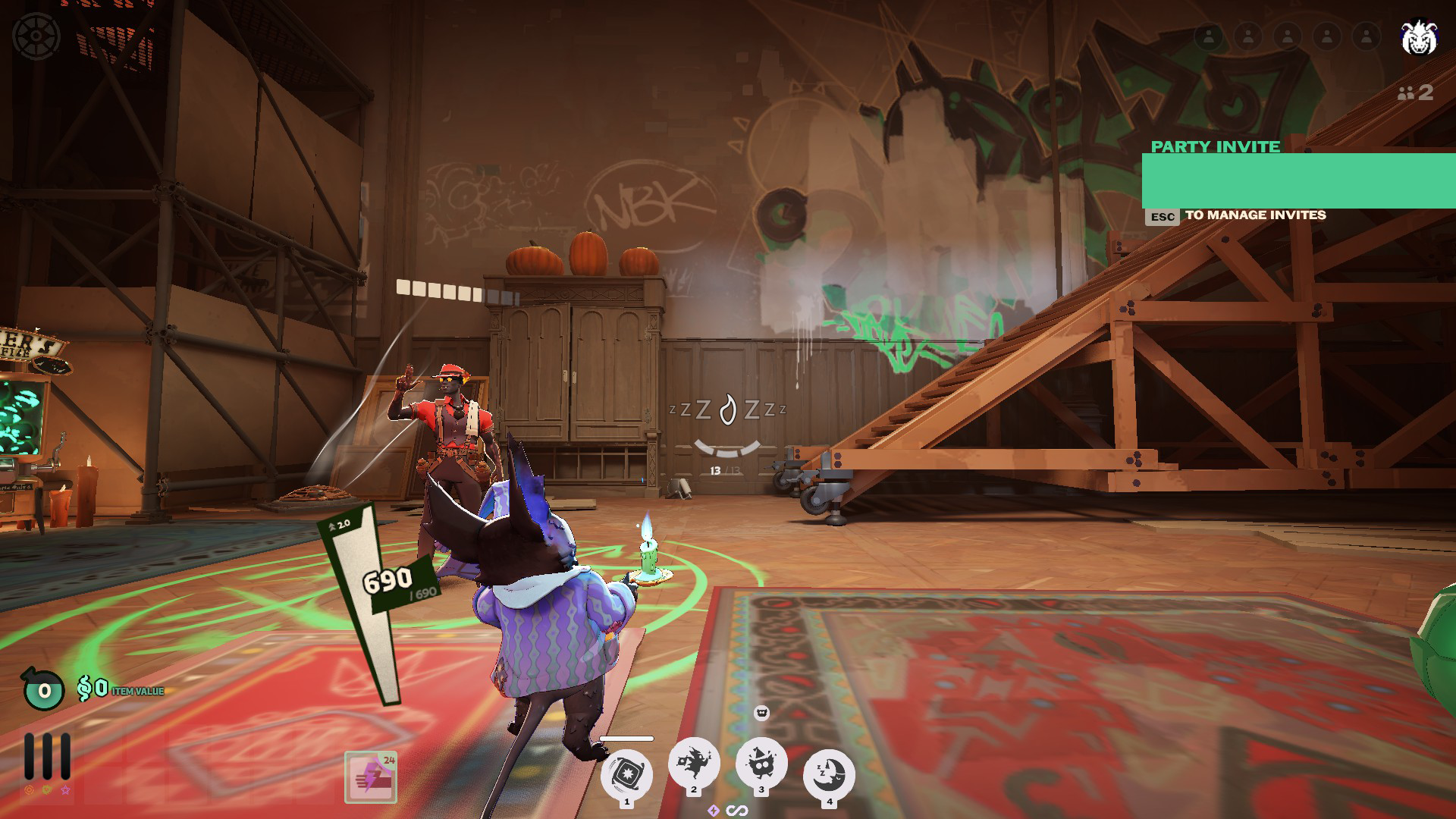
Task: Open the party member count indicator
Action: click(1415, 93)
